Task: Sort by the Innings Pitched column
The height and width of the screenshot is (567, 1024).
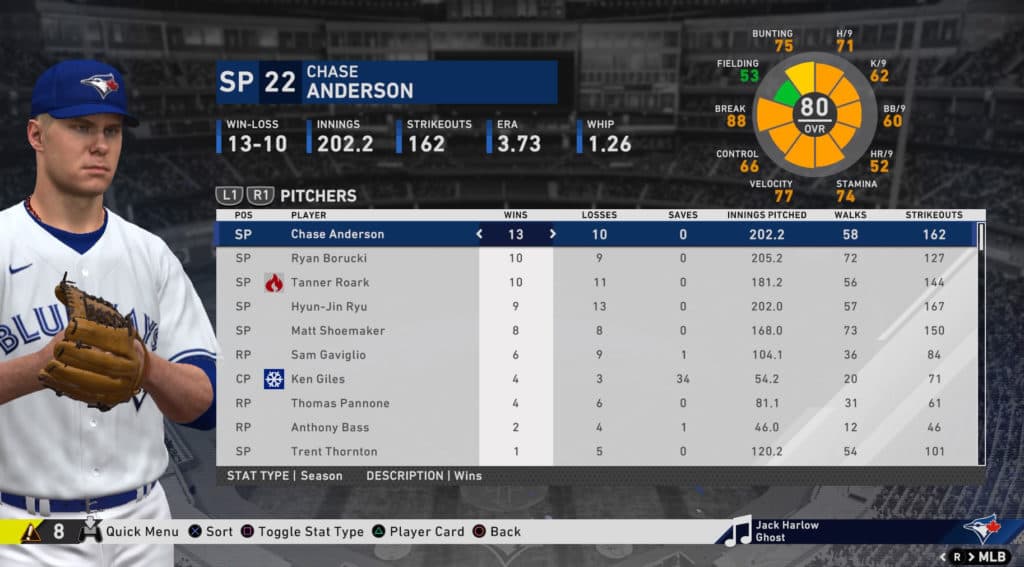Action: tap(767, 215)
